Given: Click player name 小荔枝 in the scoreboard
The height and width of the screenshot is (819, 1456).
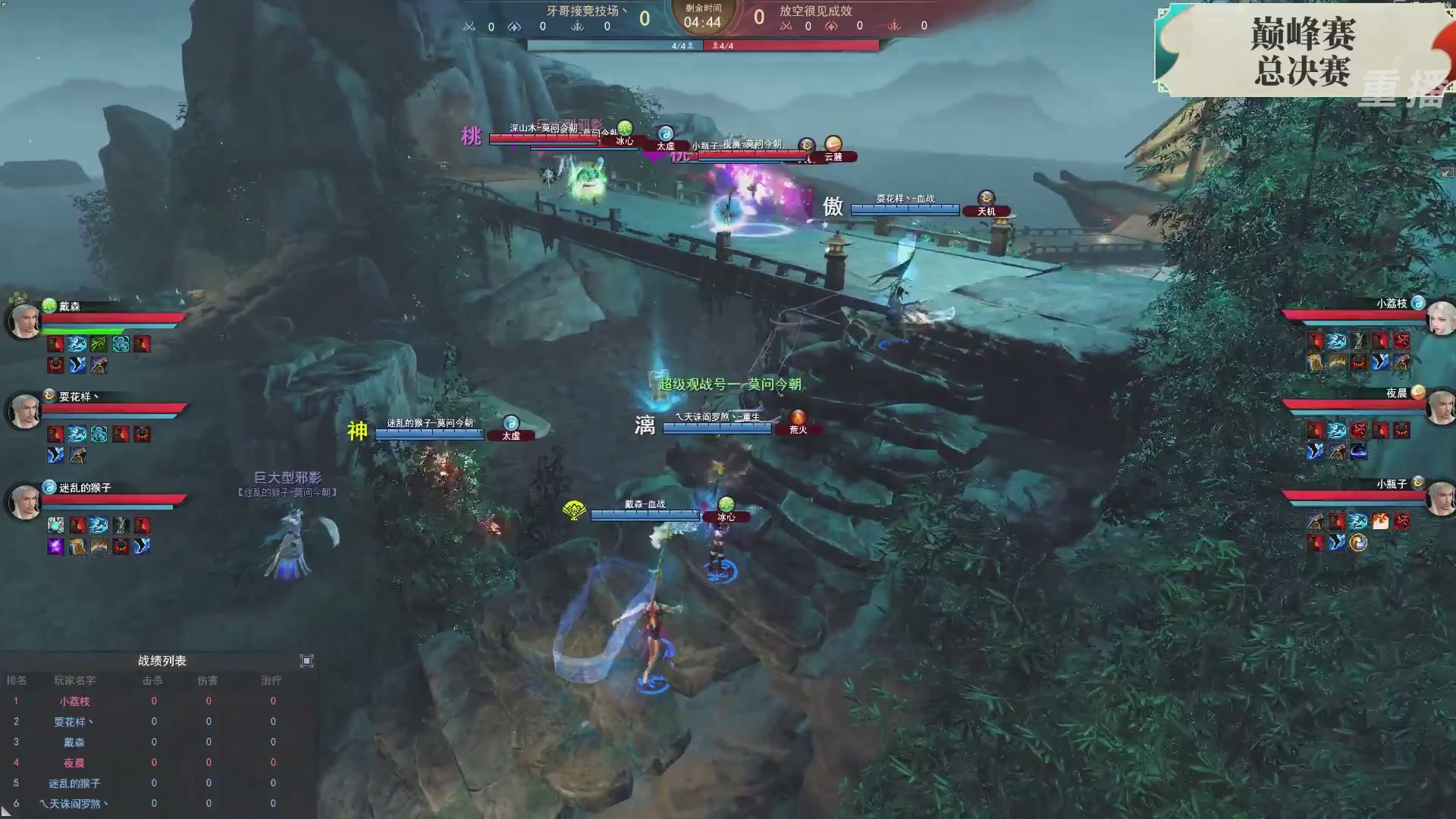Looking at the screenshot, I should click(76, 701).
